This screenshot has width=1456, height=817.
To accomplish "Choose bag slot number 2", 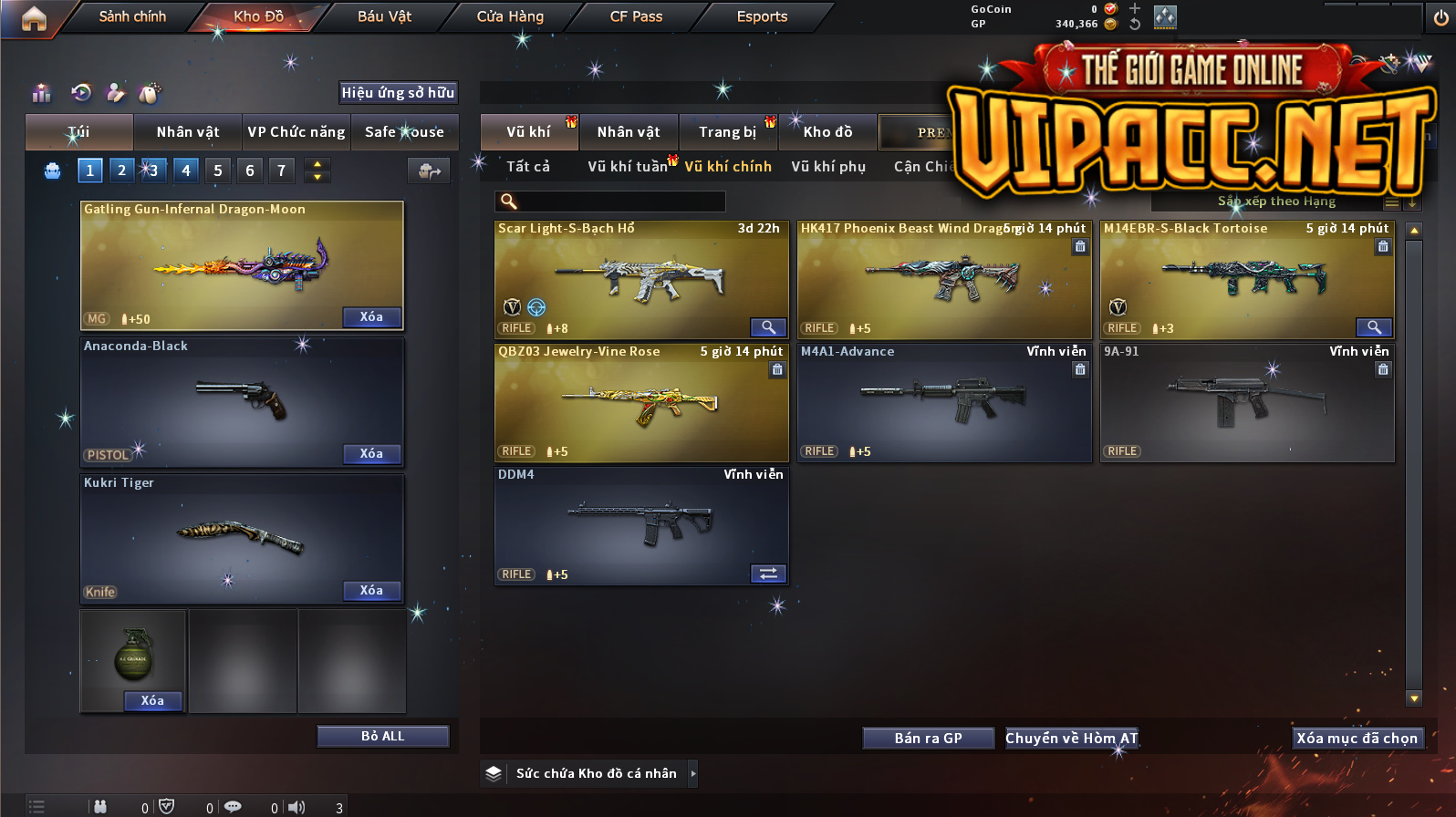I will click(x=121, y=171).
